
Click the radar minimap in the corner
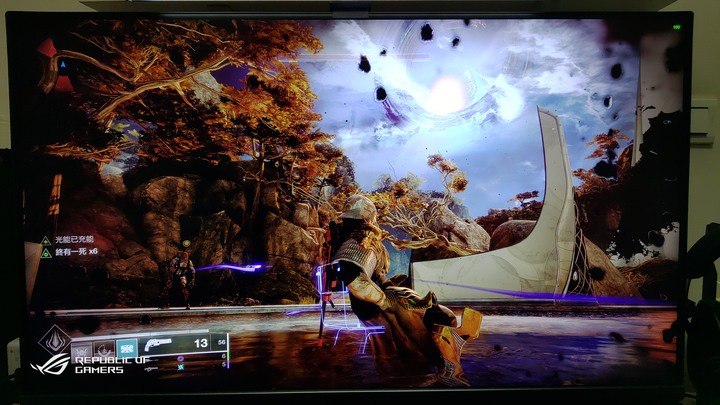[60, 62]
